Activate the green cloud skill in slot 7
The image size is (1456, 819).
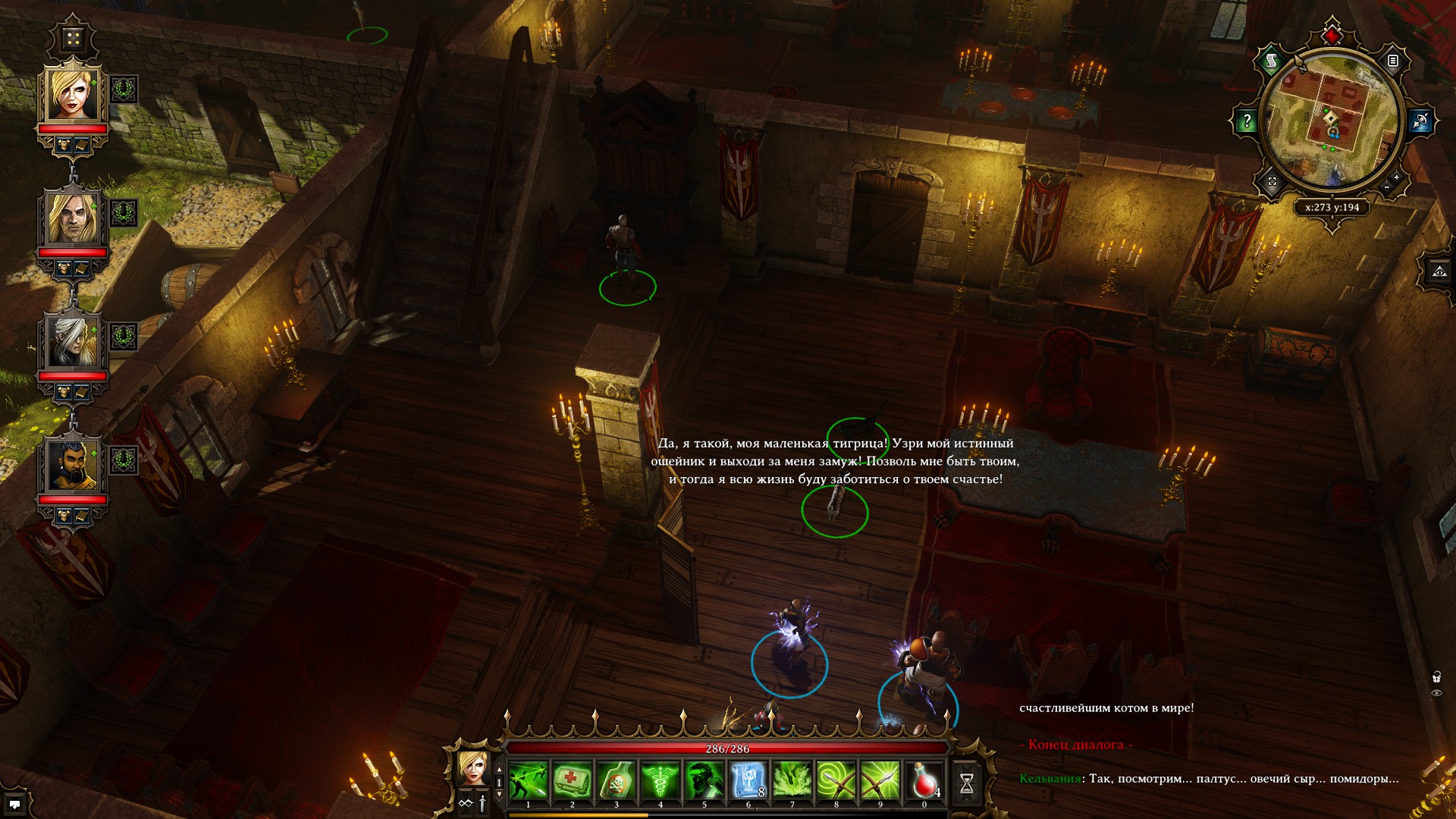point(792,778)
